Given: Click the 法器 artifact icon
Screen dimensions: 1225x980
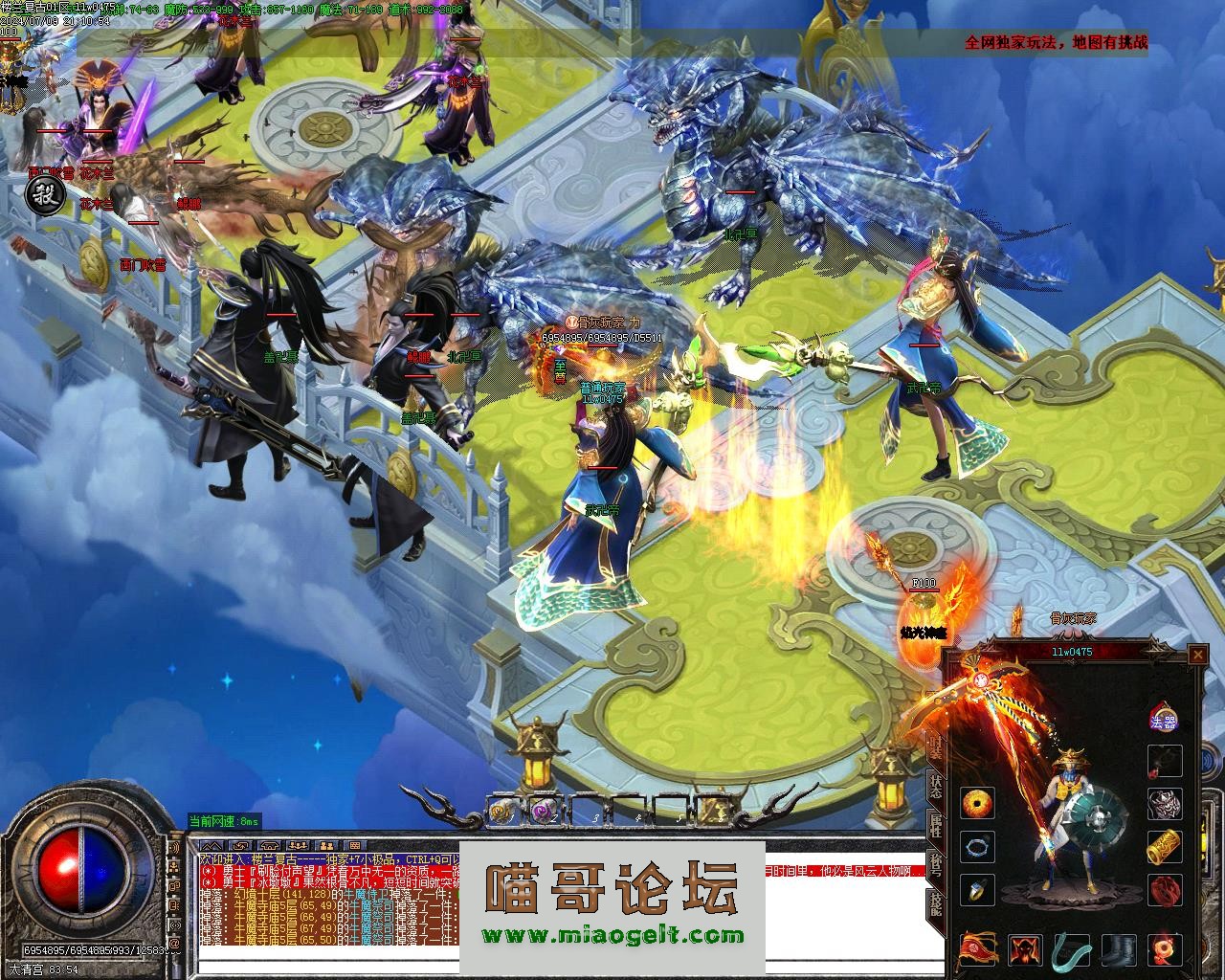Looking at the screenshot, I should 1164,720.
